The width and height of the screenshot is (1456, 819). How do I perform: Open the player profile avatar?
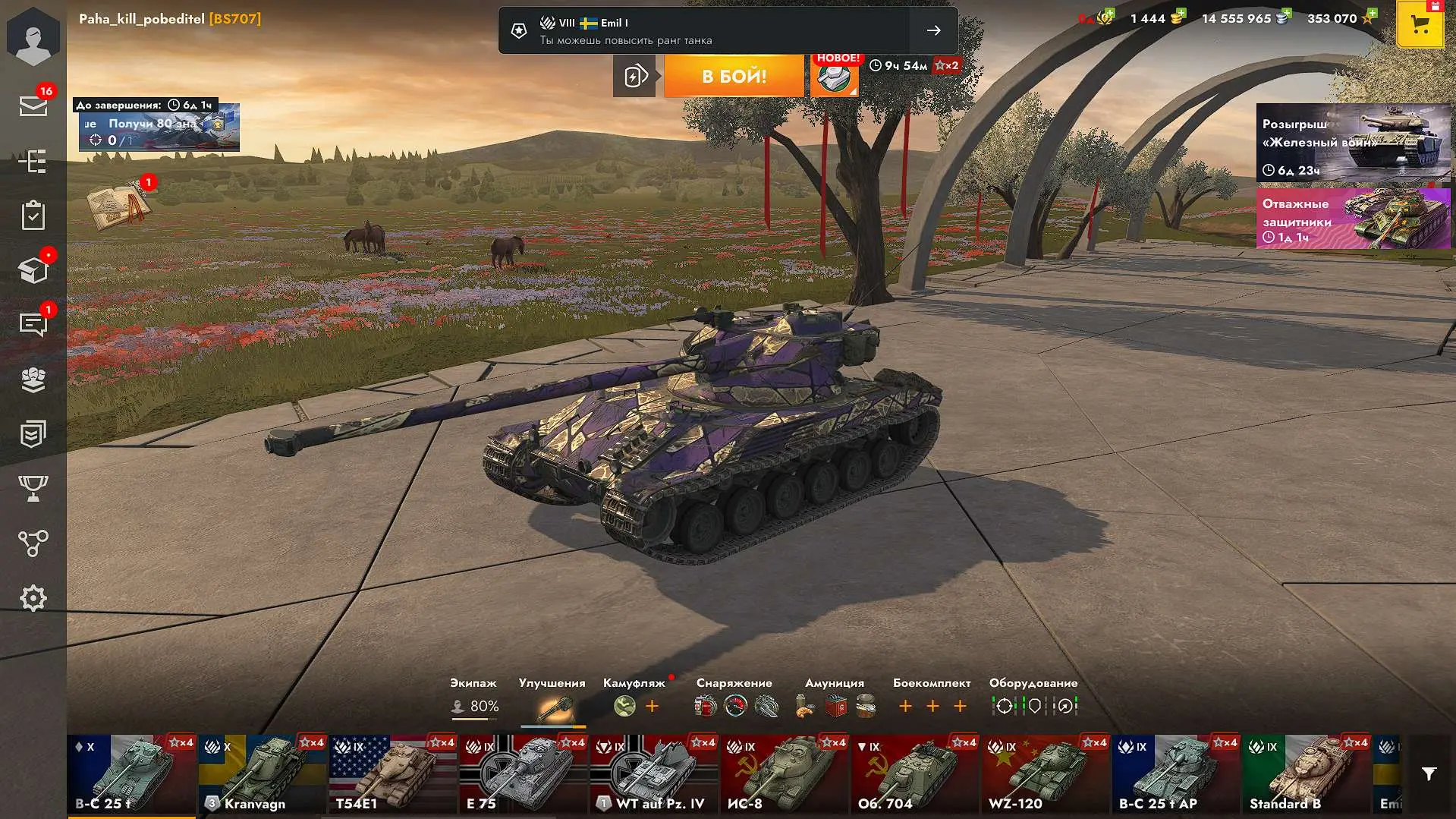click(x=33, y=38)
